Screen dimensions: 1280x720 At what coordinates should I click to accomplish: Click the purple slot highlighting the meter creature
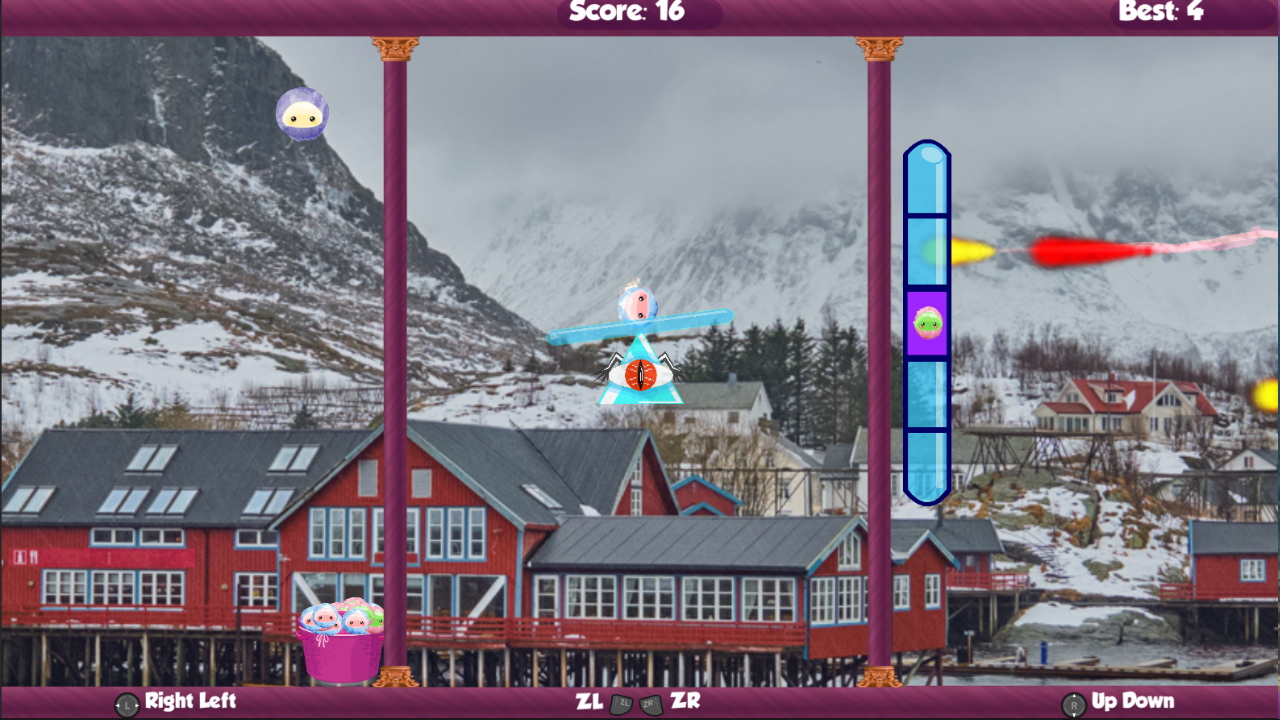(928, 322)
